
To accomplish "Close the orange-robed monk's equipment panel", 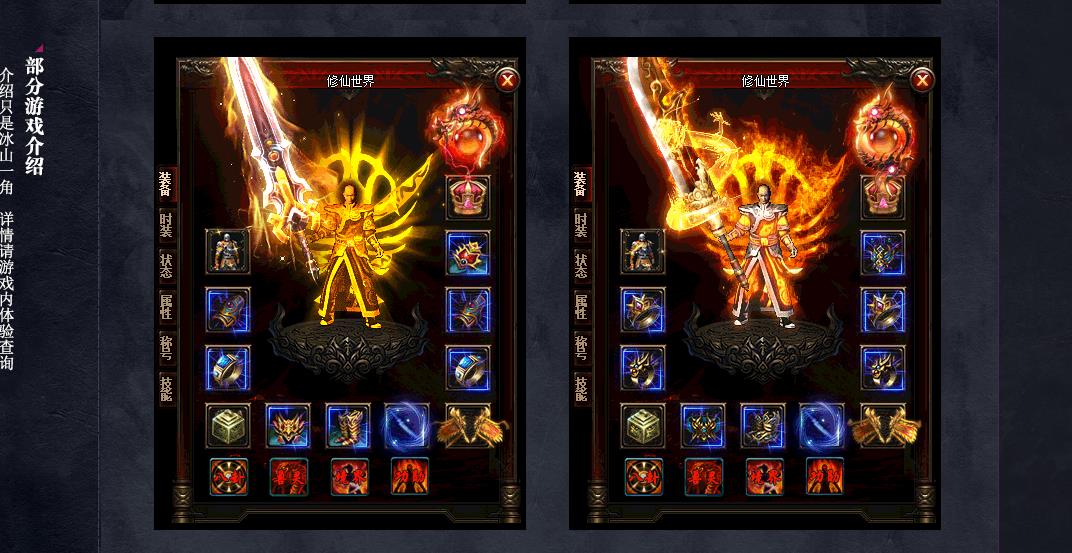I will point(922,80).
